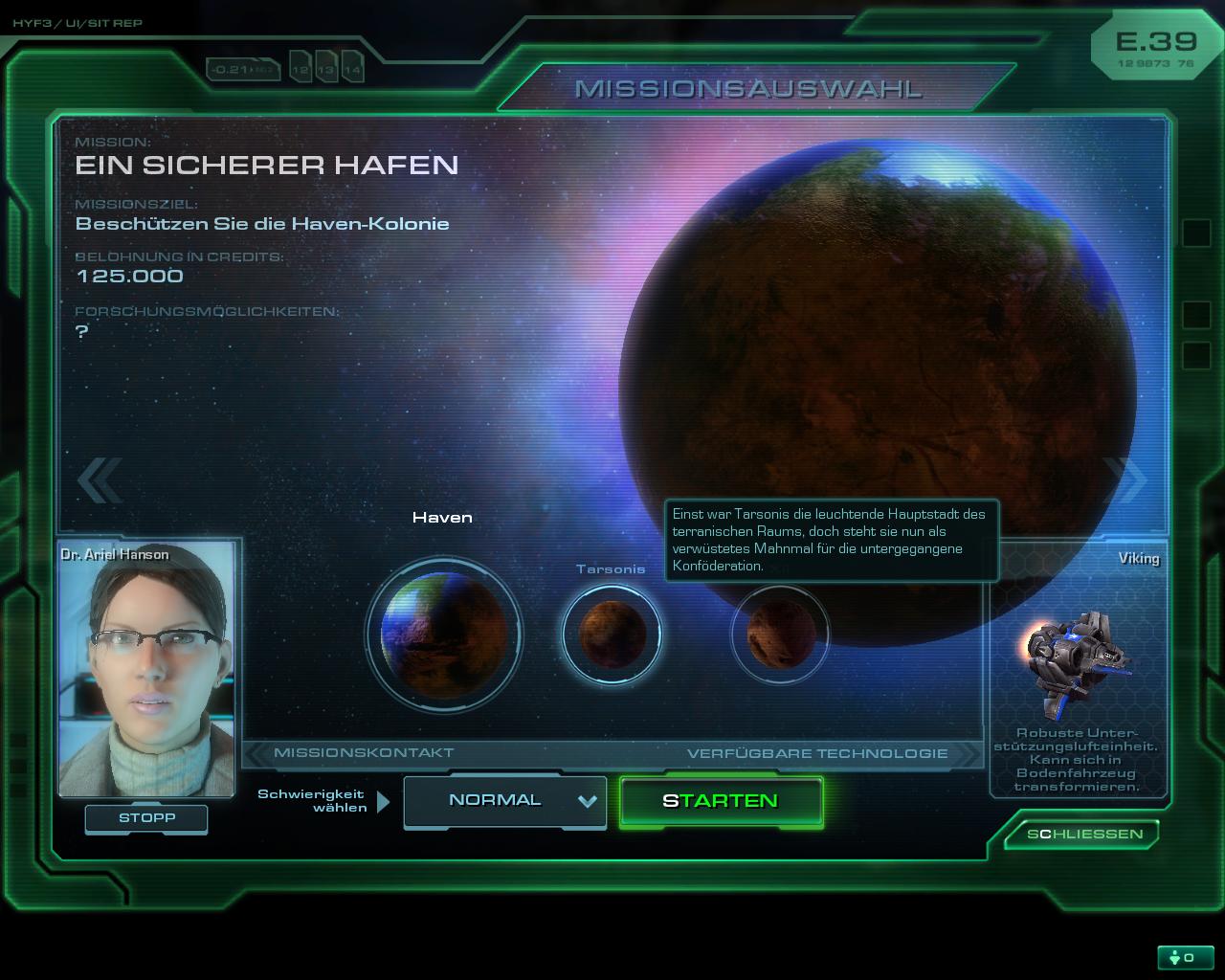The height and width of the screenshot is (980, 1225).
Task: Click the unnamed third planet thumbnail
Action: tap(780, 634)
